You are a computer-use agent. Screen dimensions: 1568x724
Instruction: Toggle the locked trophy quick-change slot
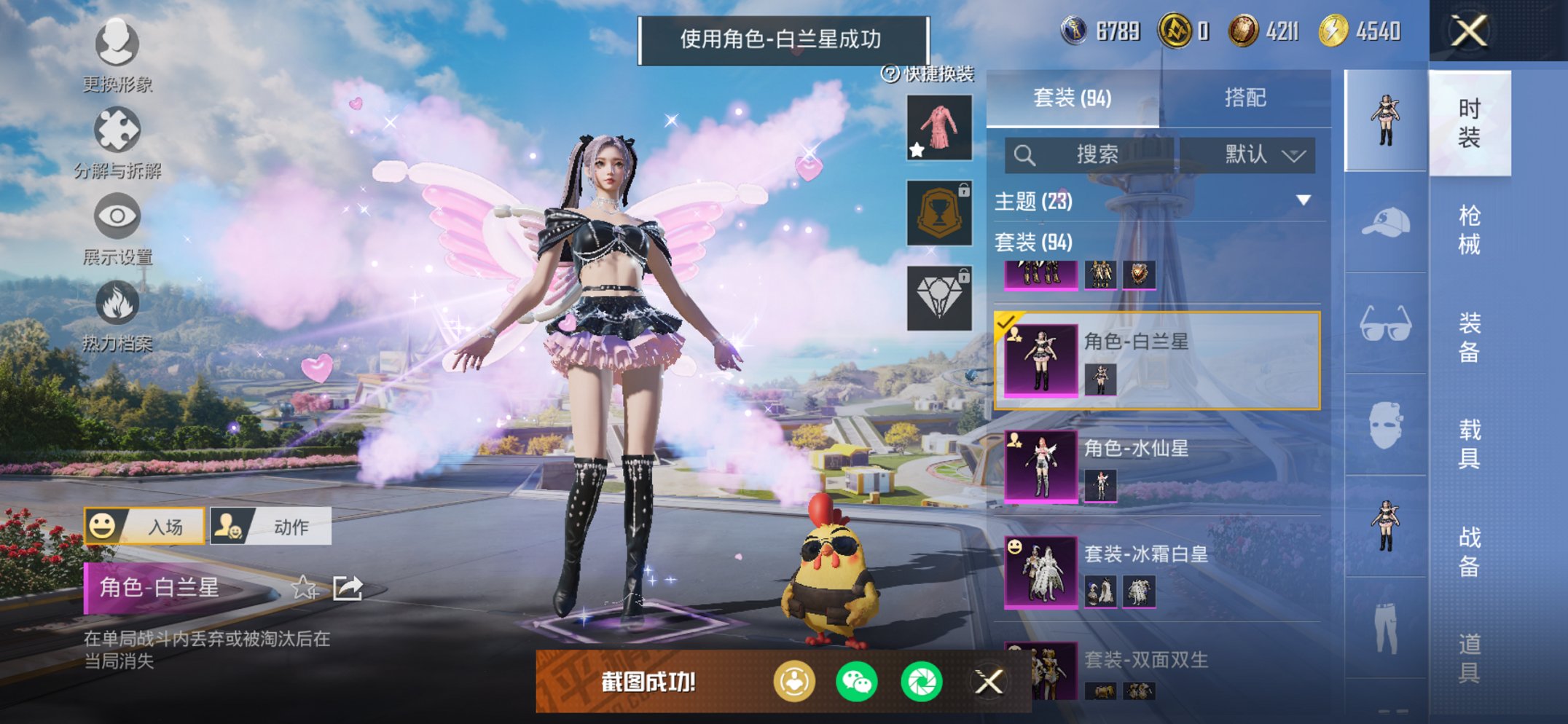(939, 213)
